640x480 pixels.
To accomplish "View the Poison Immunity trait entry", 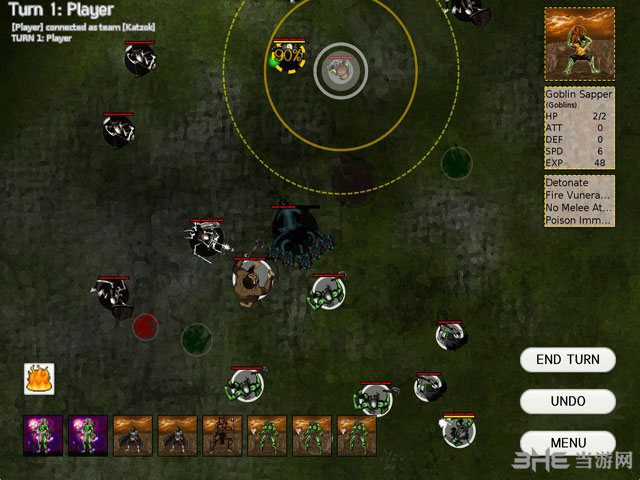I will (x=578, y=220).
